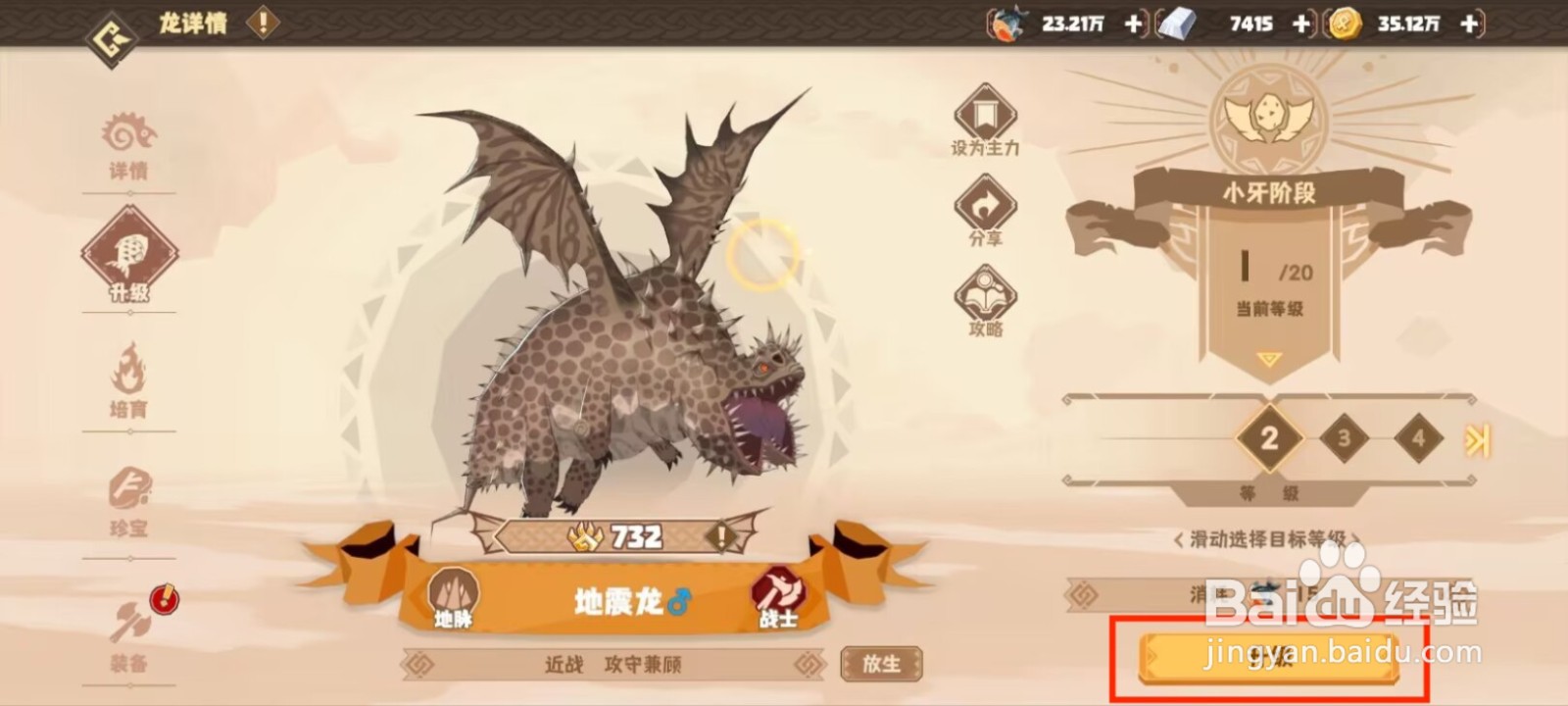
Task: Expand the down chevron under 当前等级
Action: pyautogui.click(x=1268, y=359)
